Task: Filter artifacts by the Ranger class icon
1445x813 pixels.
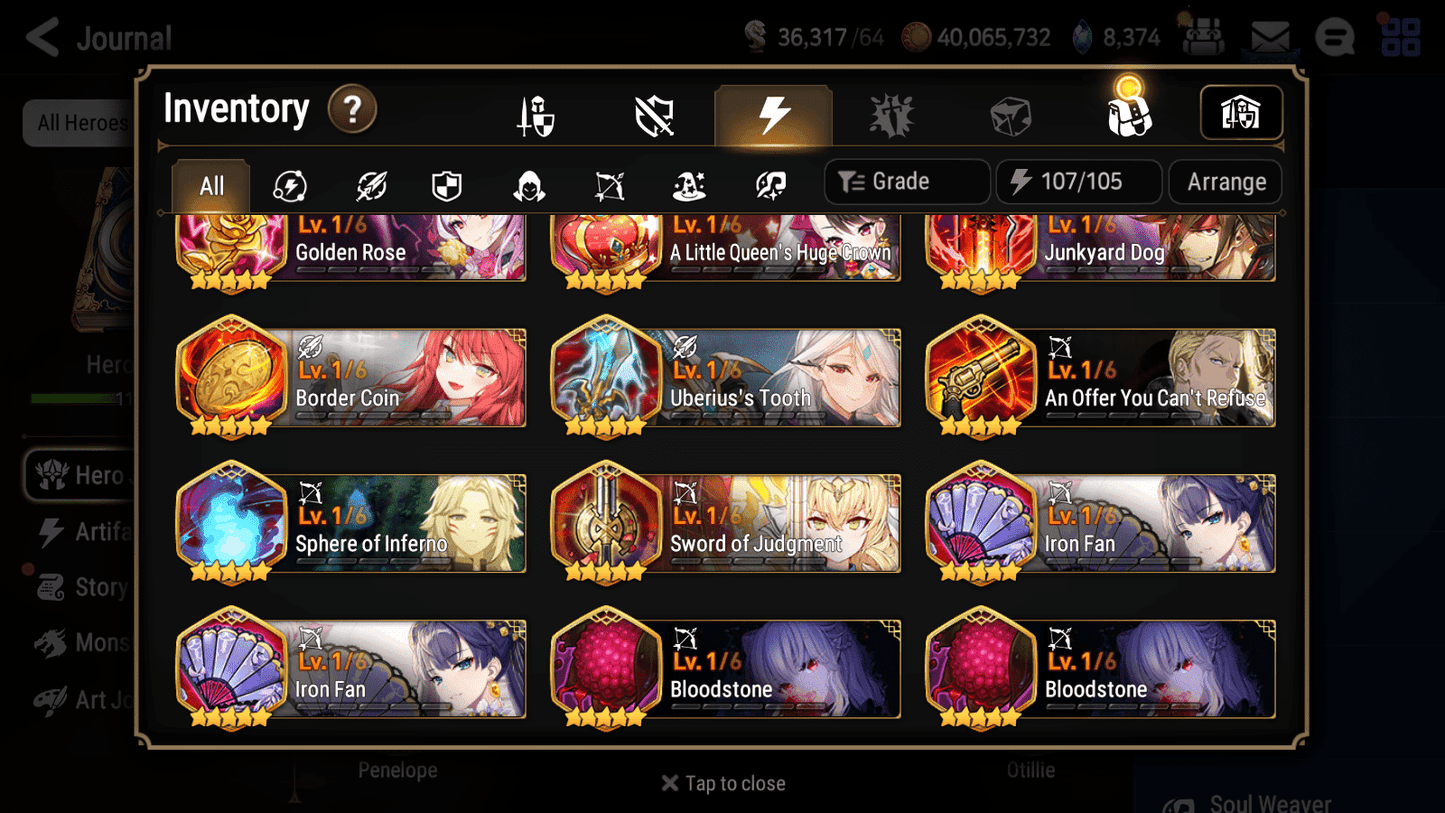Action: click(x=608, y=184)
